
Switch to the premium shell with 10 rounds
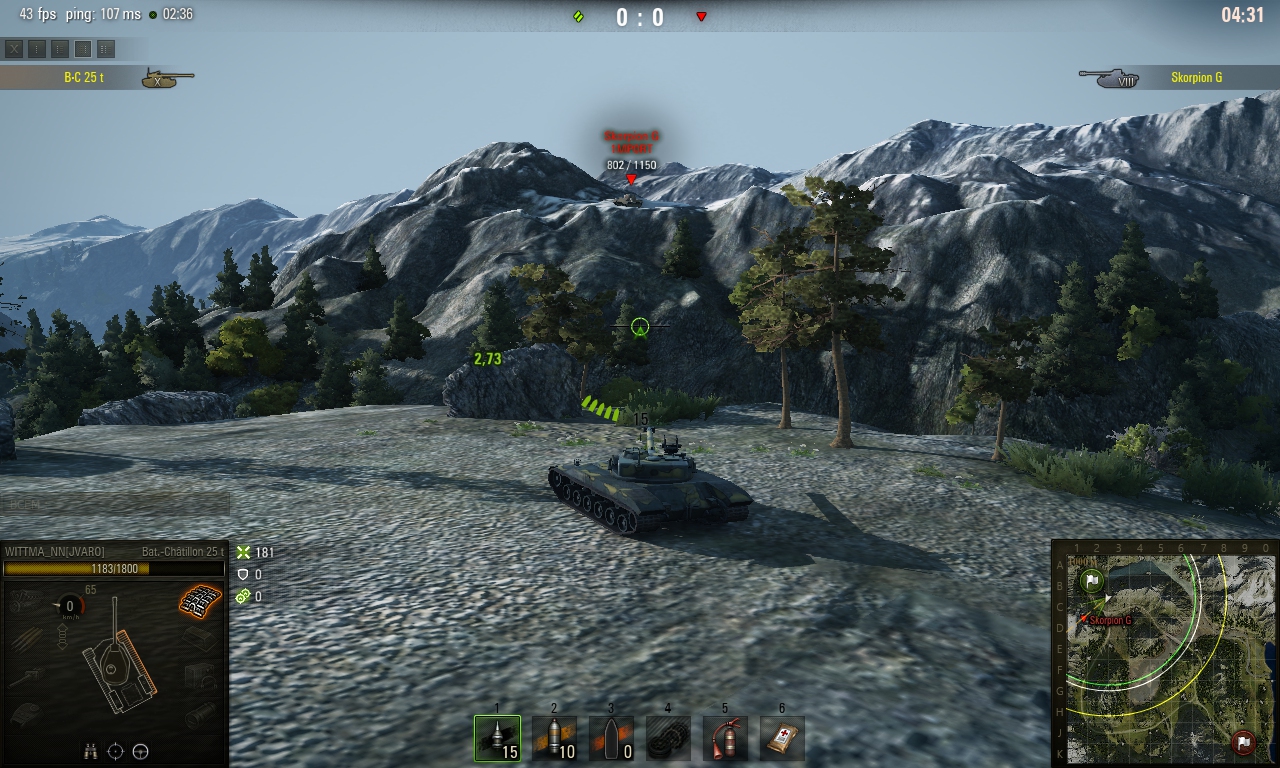coord(554,738)
